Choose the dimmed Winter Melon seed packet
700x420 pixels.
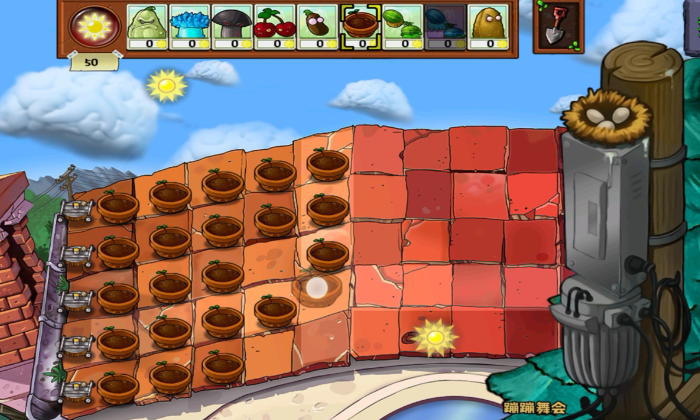point(445,26)
